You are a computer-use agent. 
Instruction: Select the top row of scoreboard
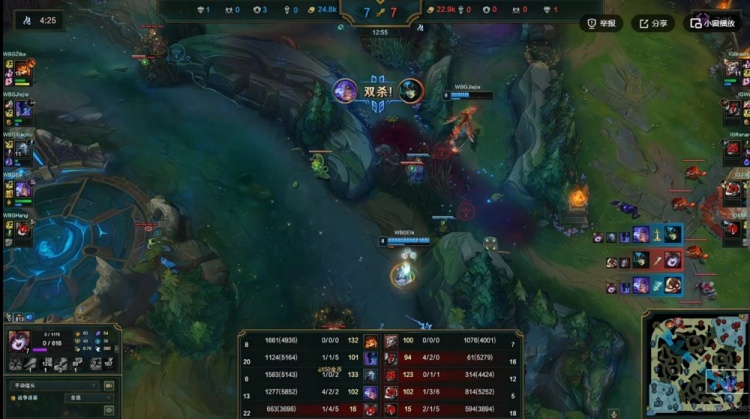pos(380,341)
